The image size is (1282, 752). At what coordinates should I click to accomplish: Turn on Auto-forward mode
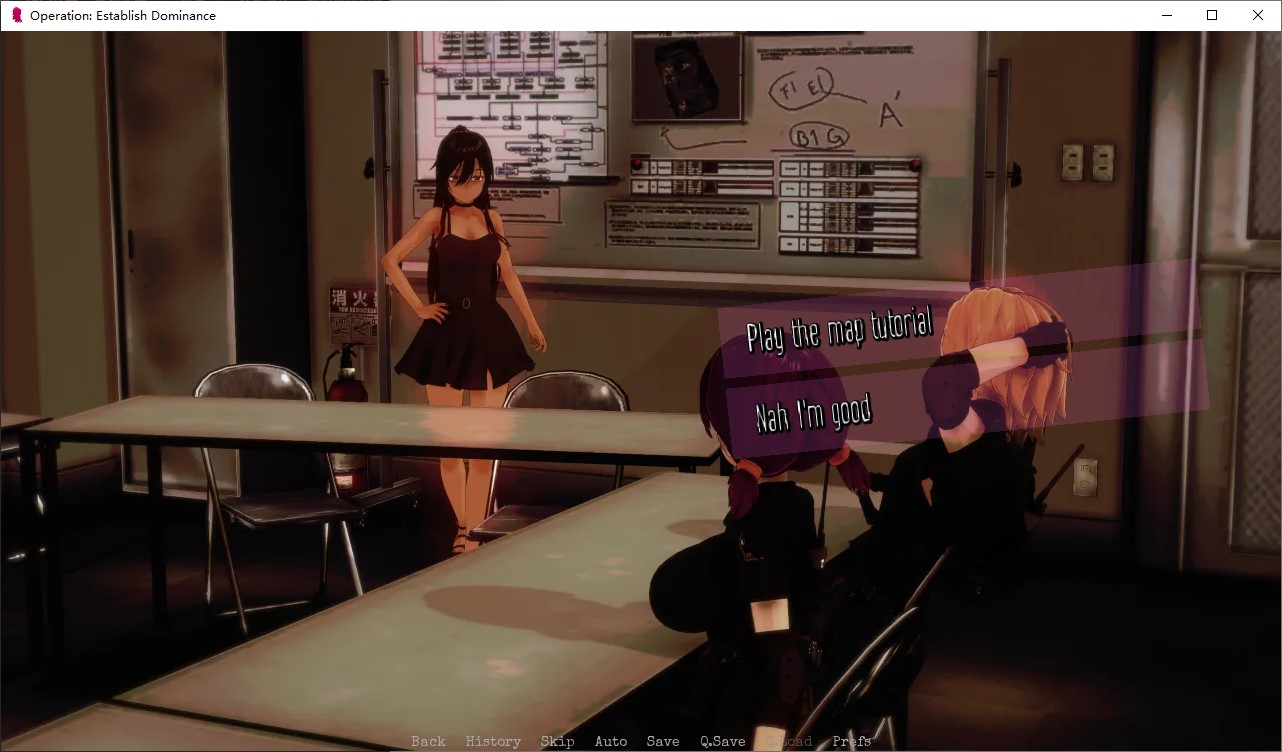[611, 741]
